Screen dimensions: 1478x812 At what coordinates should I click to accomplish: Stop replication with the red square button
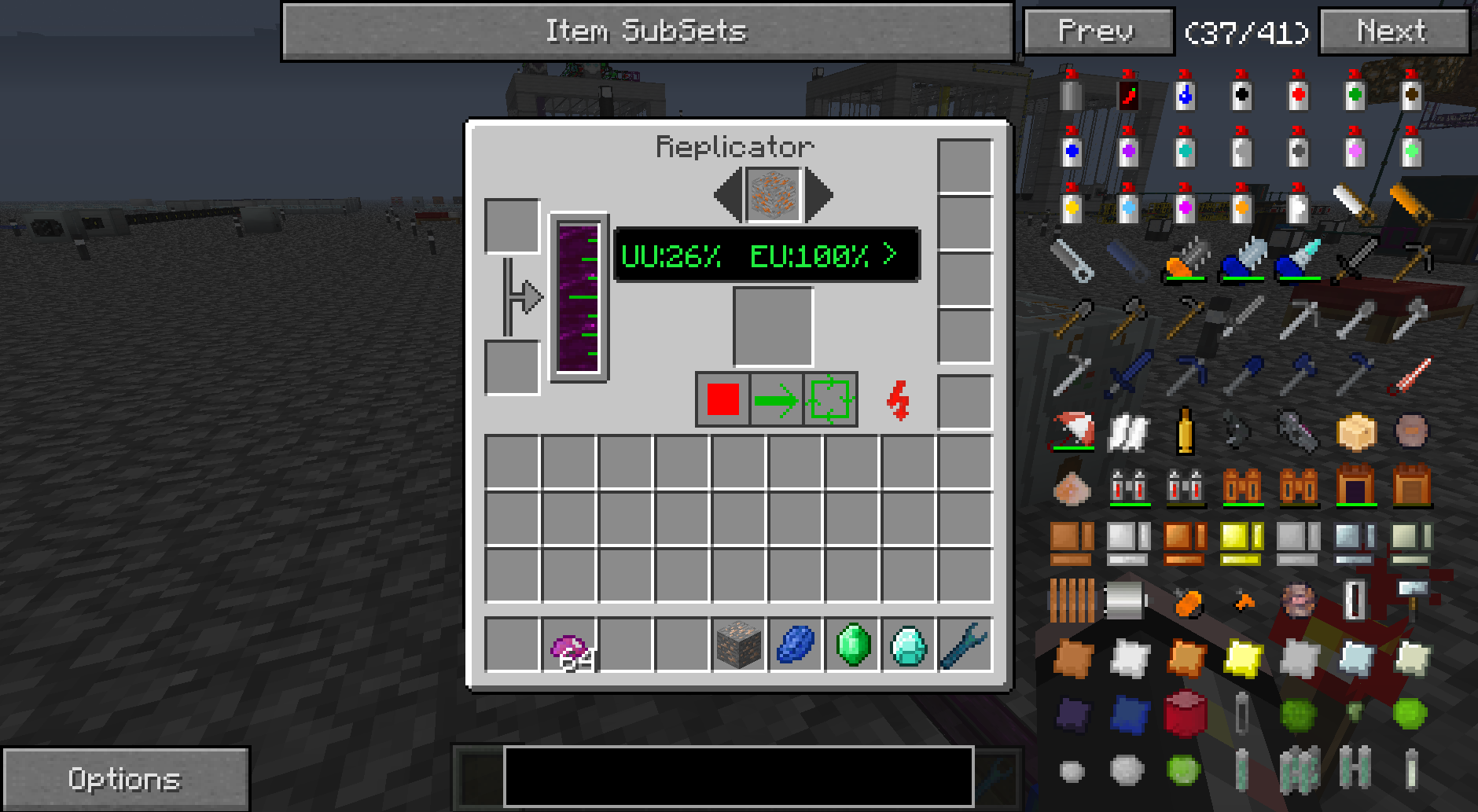click(x=722, y=399)
